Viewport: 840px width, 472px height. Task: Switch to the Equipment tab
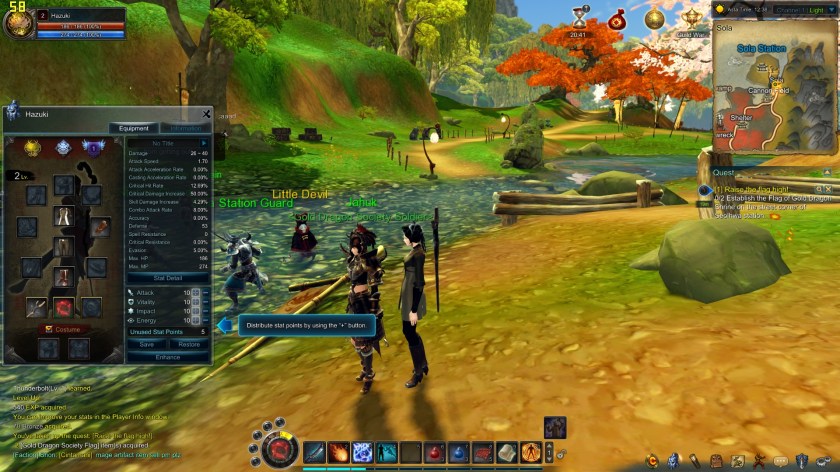point(134,128)
